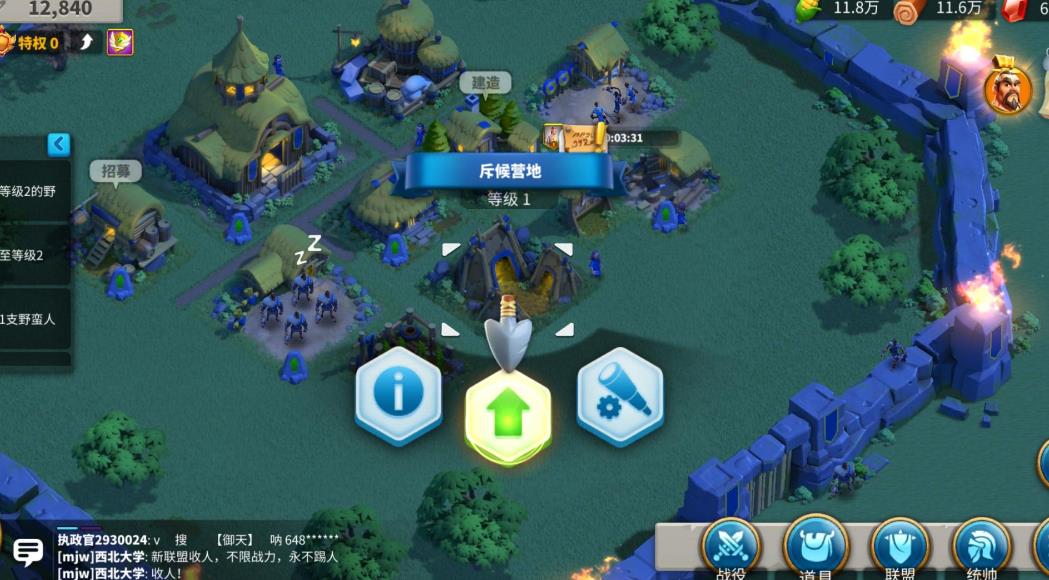Select the 支野蛮人 quest row
This screenshot has height=580, width=1049.
pyautogui.click(x=34, y=319)
